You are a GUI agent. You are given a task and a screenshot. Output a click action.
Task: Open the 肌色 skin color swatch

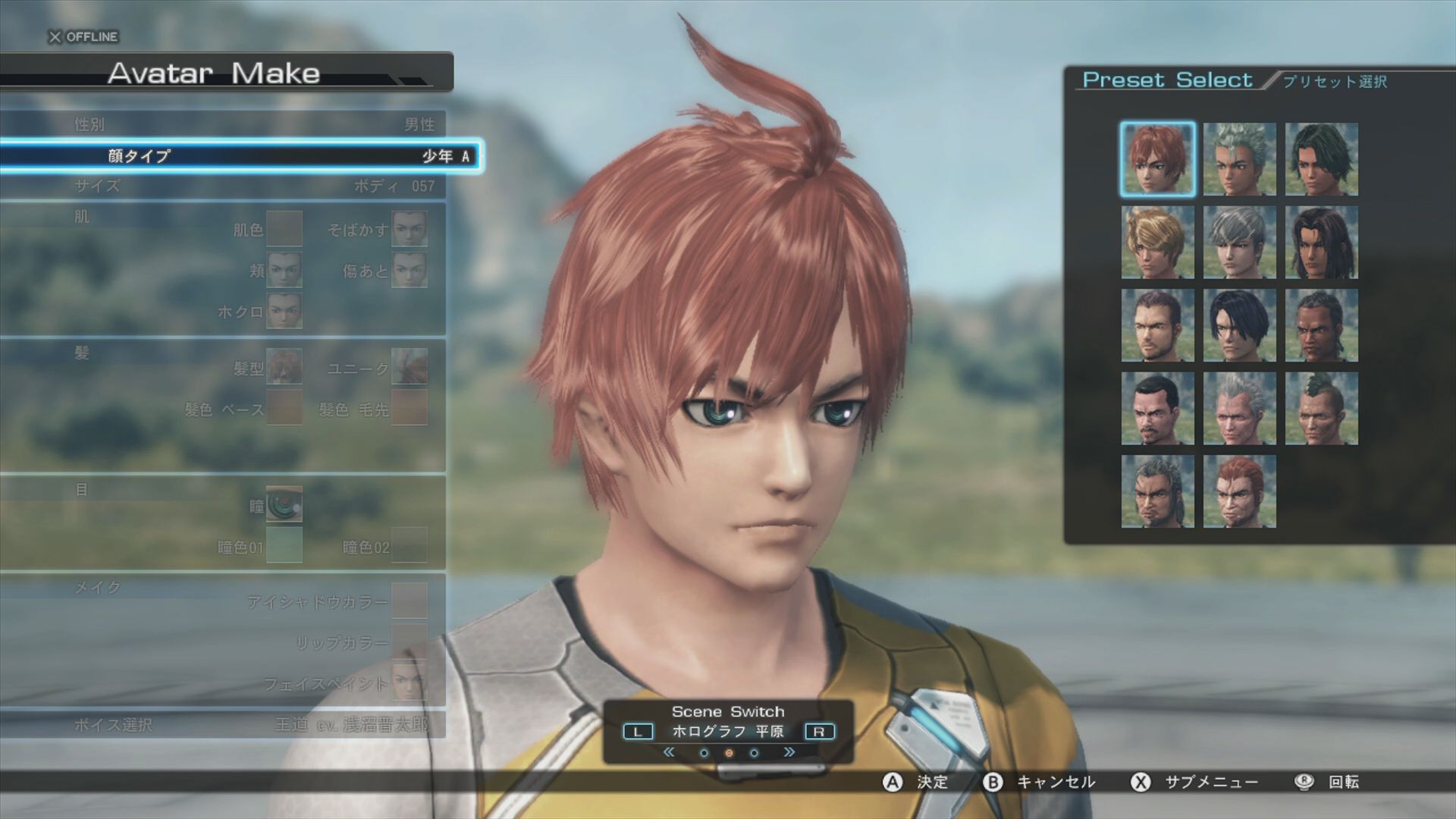tap(284, 229)
